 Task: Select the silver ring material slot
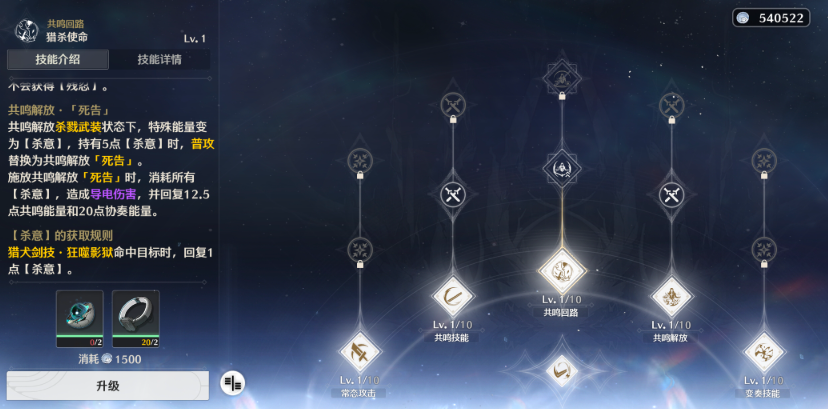136,316
